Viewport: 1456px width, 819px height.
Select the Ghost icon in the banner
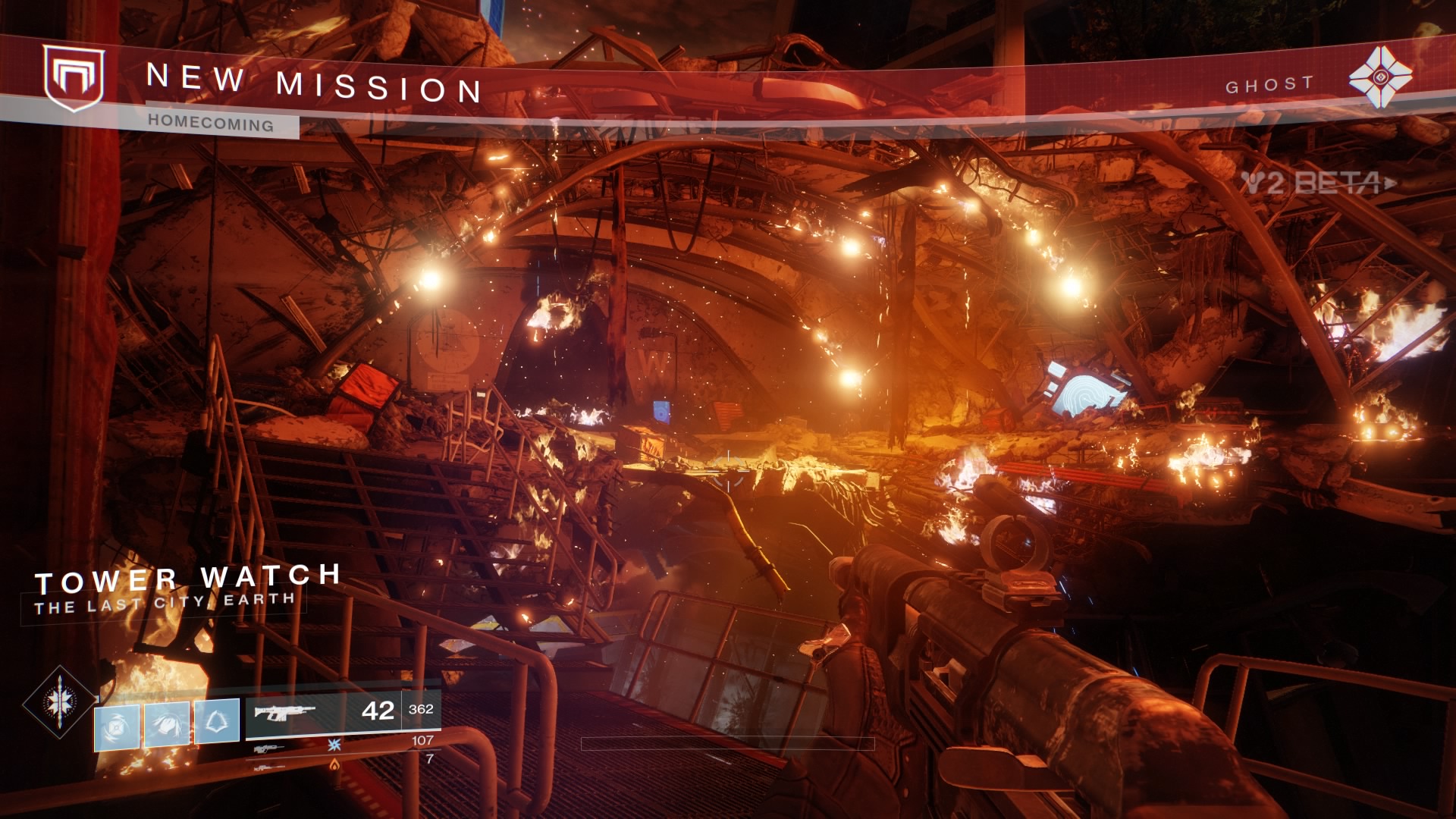click(1380, 77)
